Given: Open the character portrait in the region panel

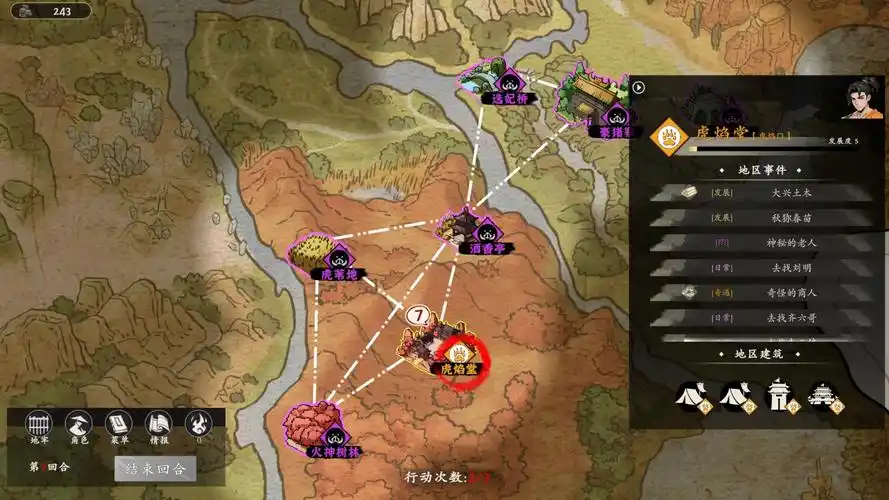Looking at the screenshot, I should 862,100.
